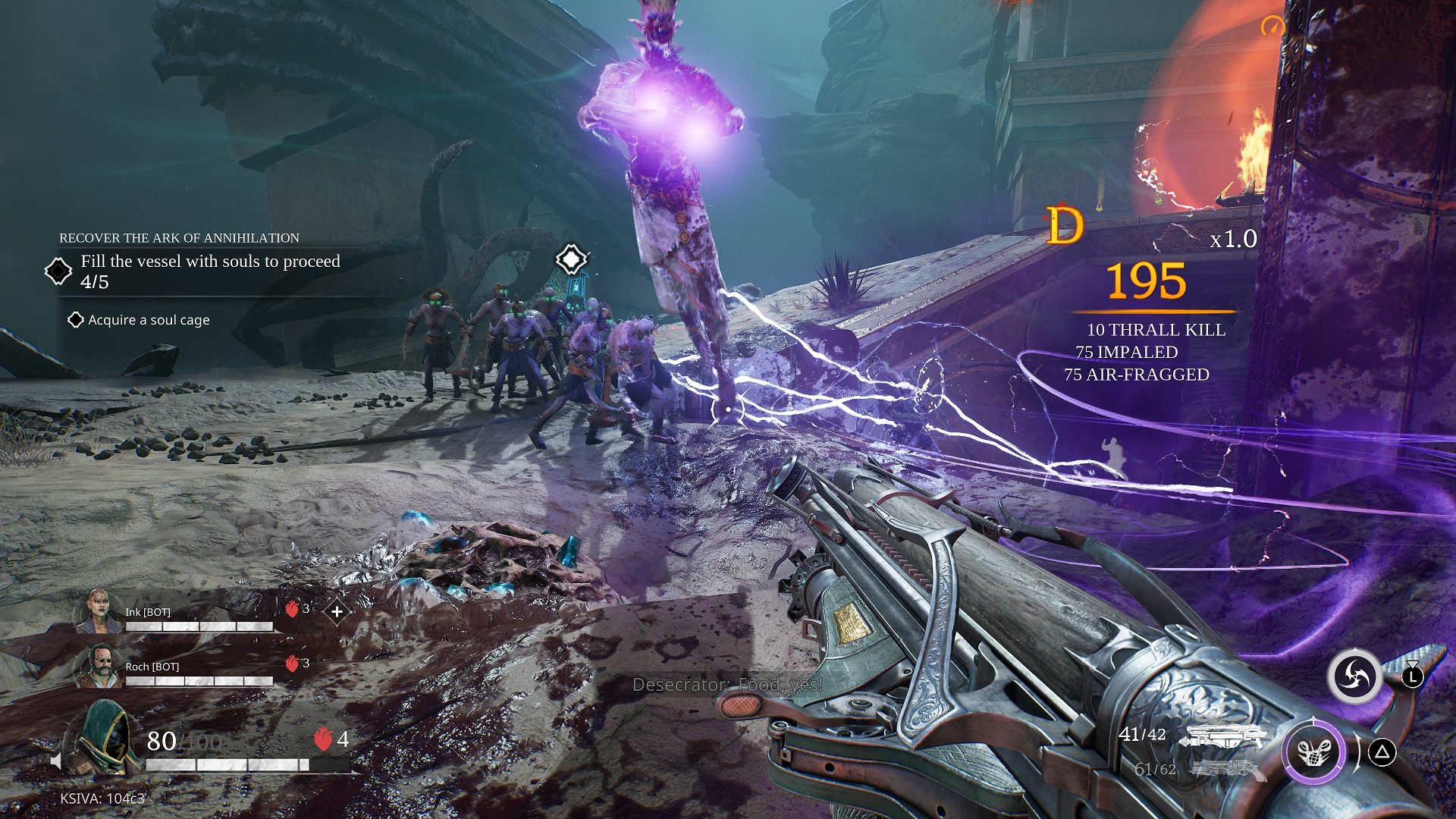
Task: Select Roch bot teammate portrait
Action: [99, 666]
